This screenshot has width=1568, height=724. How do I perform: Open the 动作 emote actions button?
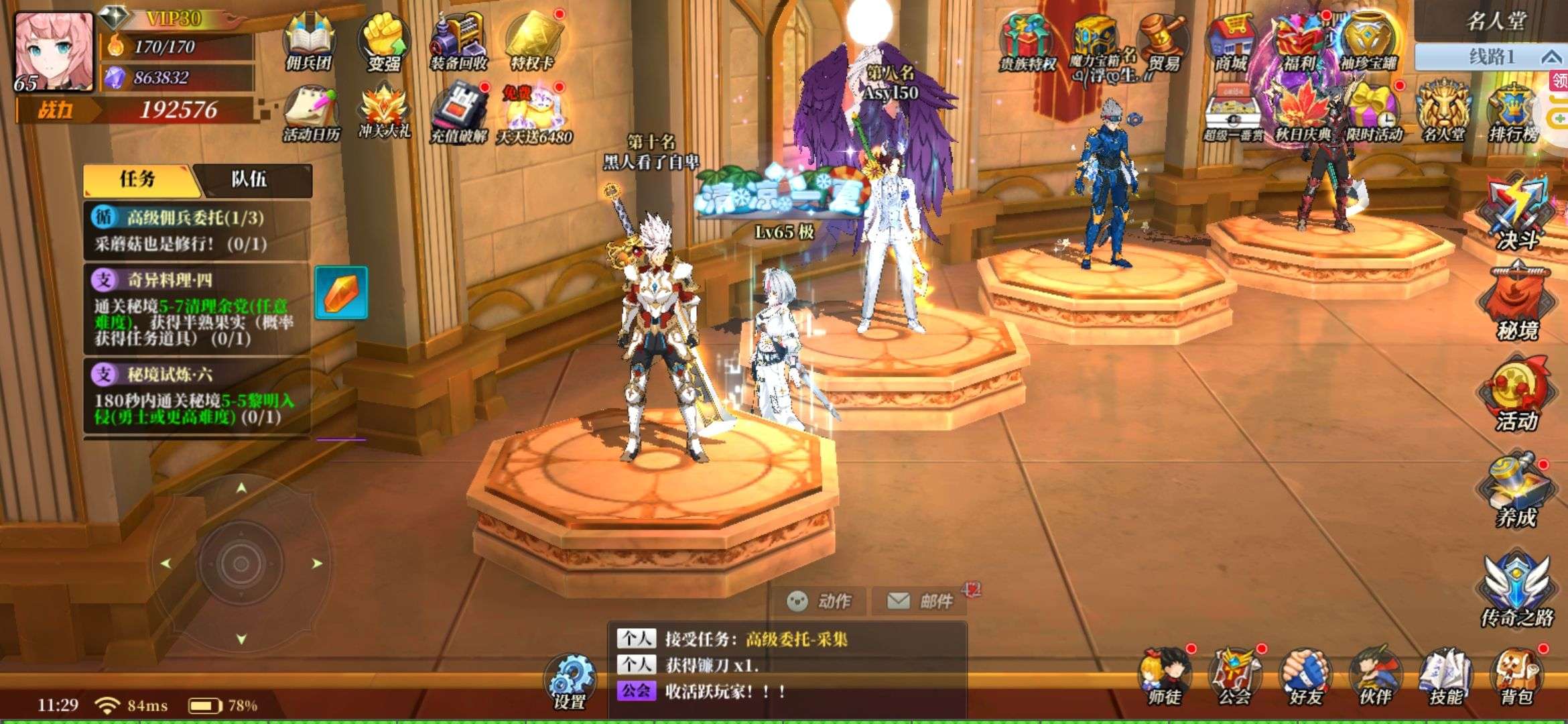click(819, 601)
